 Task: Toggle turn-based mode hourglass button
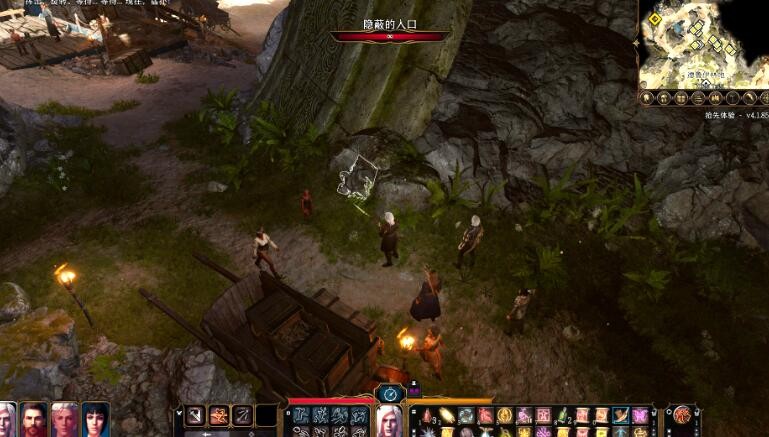(x=388, y=394)
